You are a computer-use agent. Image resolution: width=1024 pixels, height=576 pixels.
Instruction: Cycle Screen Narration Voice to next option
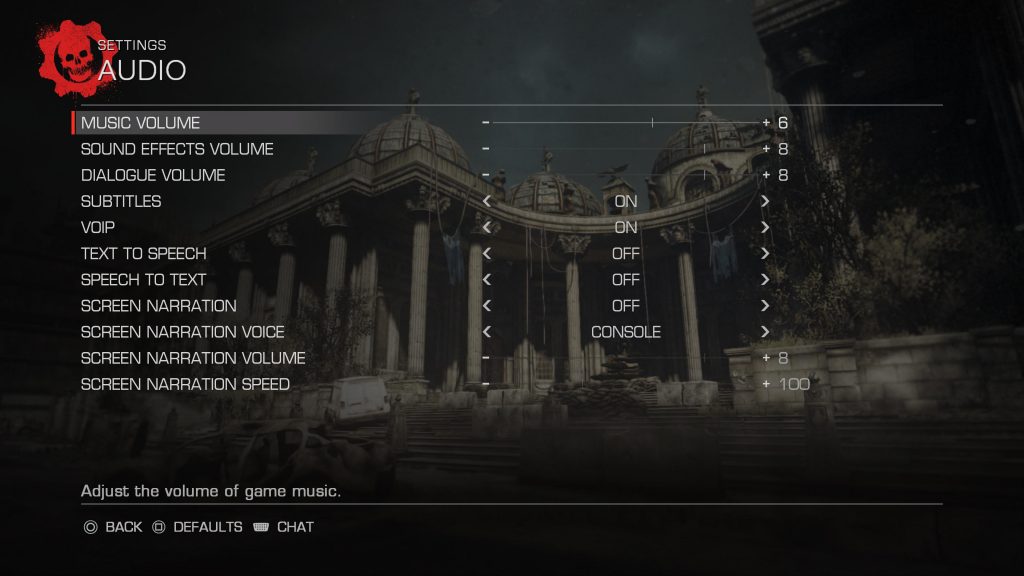tap(765, 331)
